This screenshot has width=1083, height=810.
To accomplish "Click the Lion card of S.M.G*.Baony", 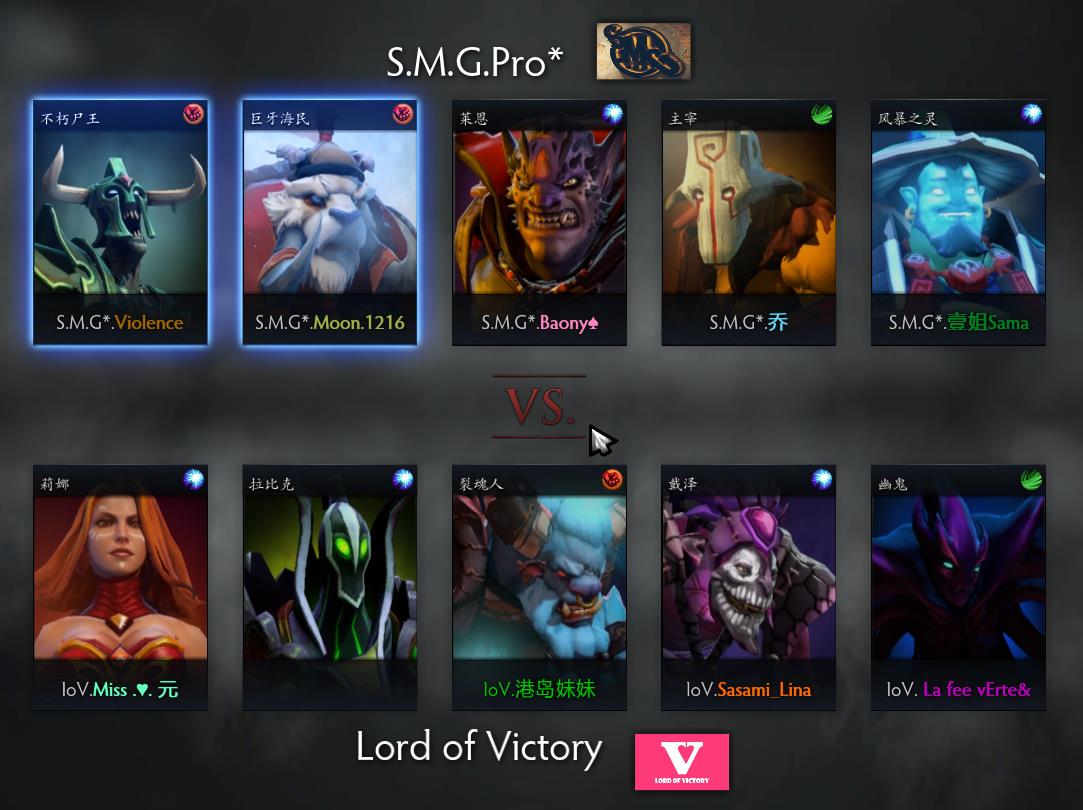I will tap(539, 222).
